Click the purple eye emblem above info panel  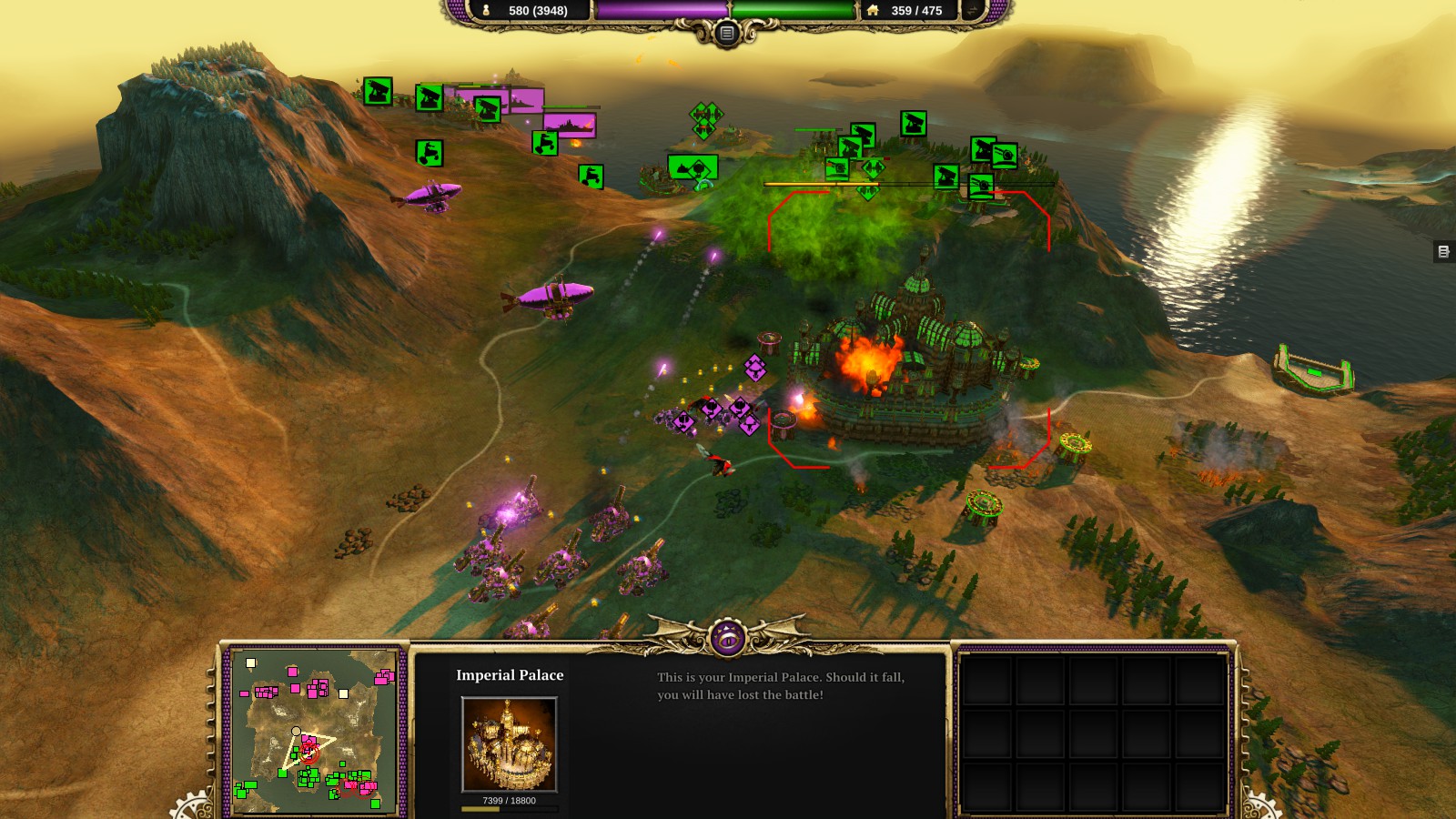[727, 639]
